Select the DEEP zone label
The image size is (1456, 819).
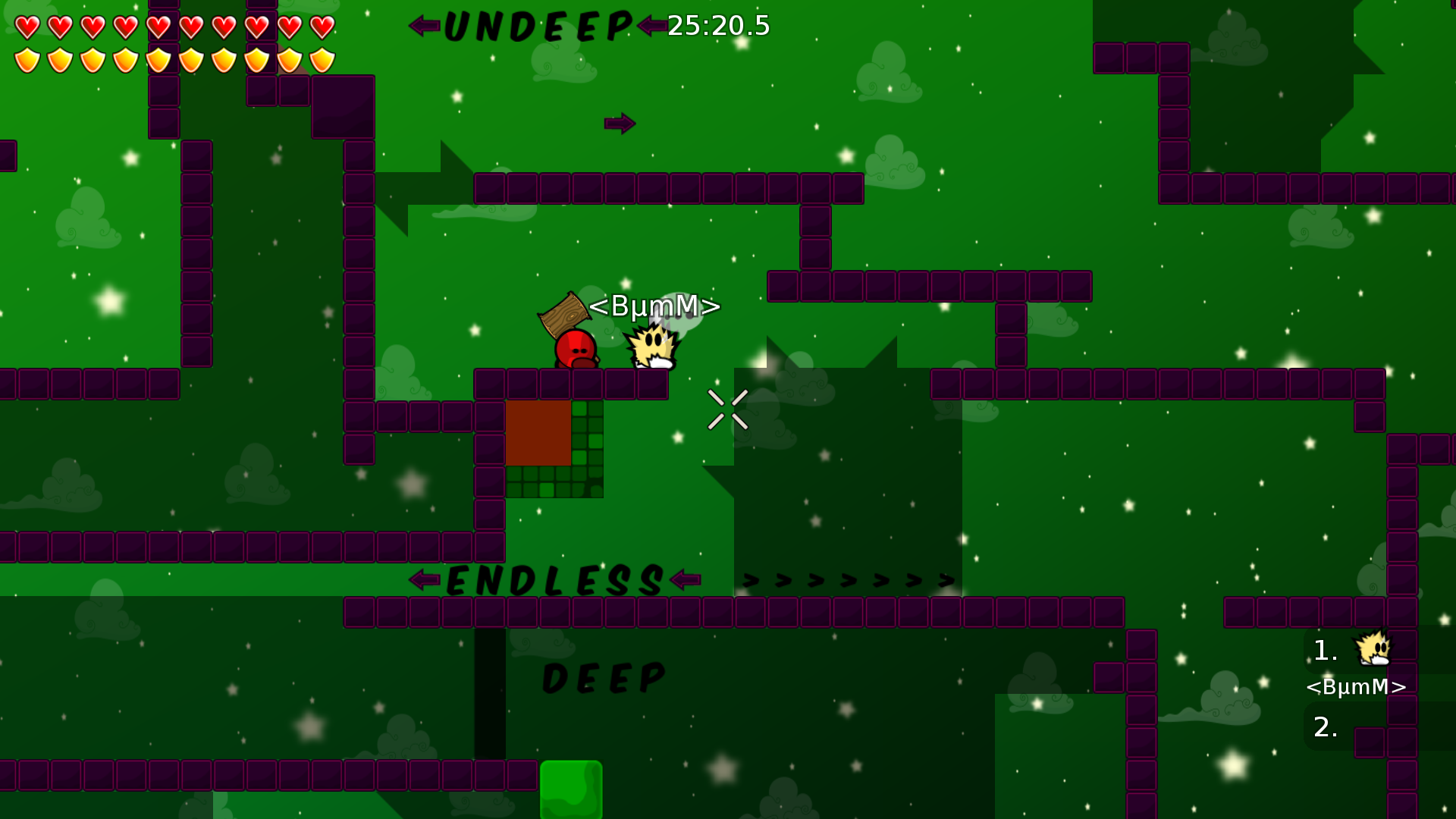click(604, 677)
